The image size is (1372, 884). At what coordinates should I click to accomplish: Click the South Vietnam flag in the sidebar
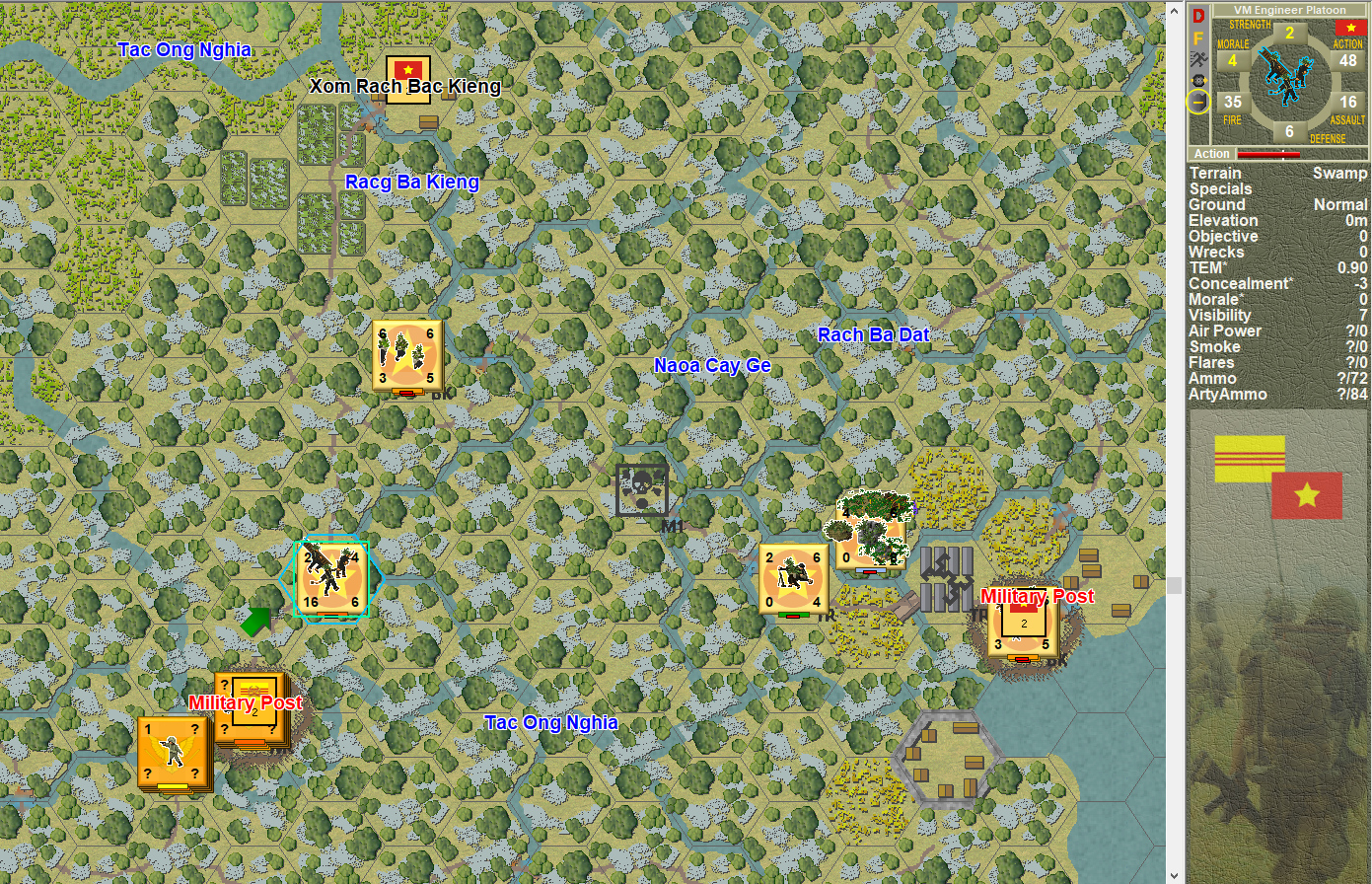click(x=1250, y=457)
